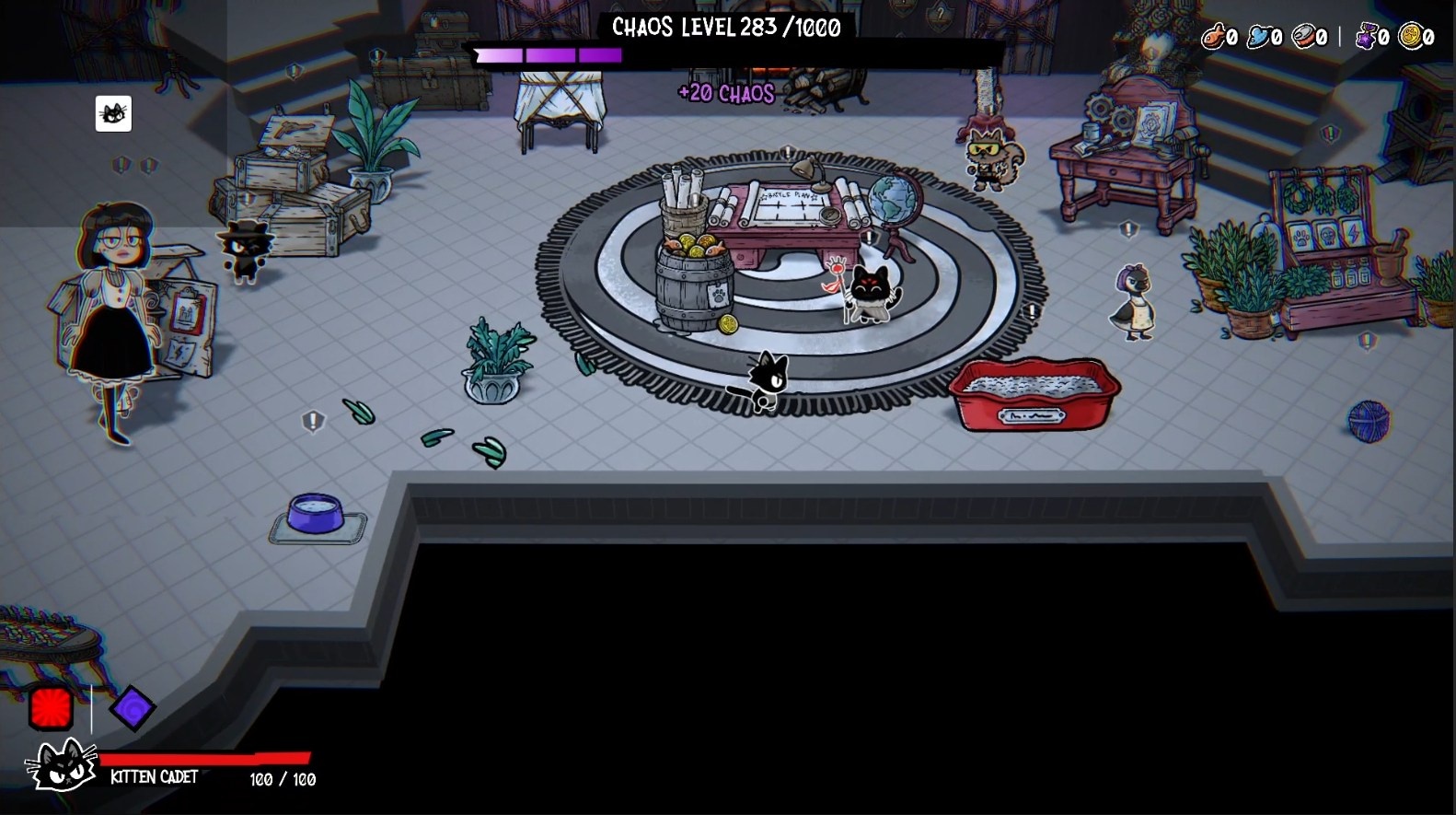Activate the purple swirl diamond ability
The image size is (1456, 815).
[x=132, y=707]
